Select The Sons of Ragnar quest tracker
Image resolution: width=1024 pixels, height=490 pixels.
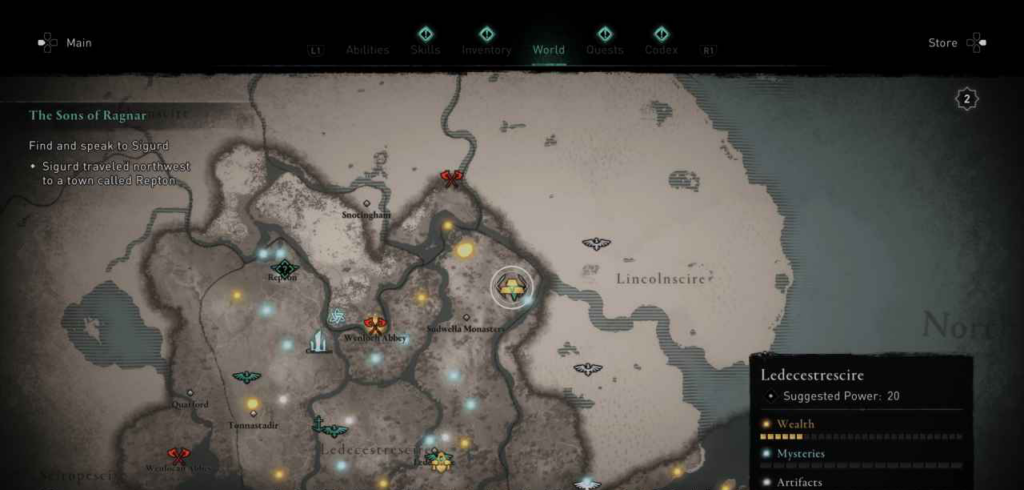coord(88,116)
